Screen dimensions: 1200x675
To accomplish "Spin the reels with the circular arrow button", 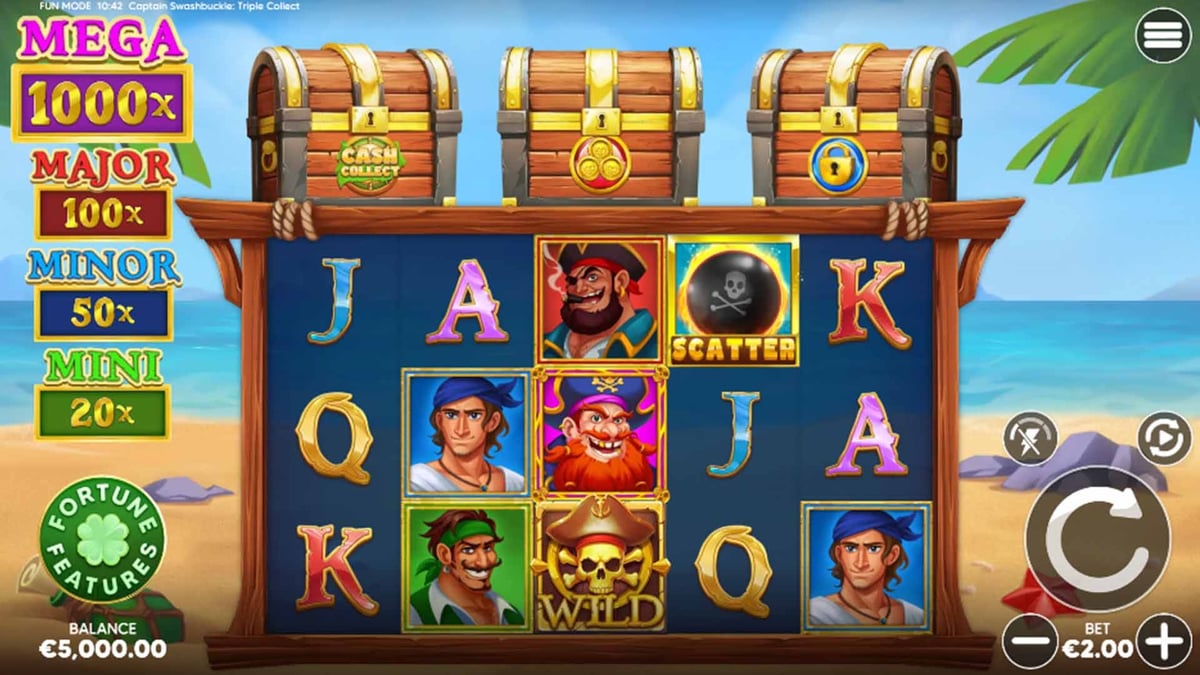I will (x=1098, y=538).
